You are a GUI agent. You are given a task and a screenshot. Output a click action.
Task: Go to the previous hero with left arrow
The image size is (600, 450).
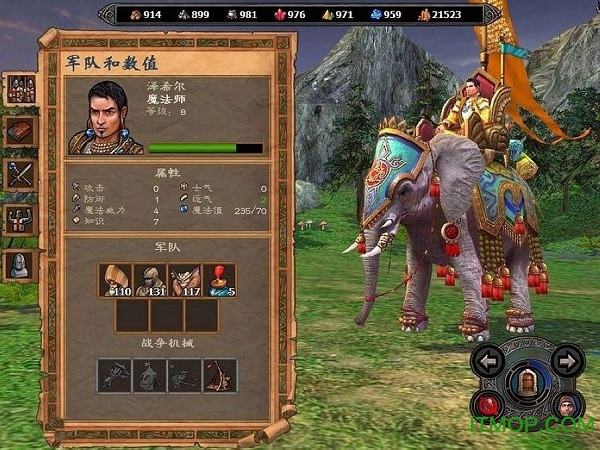(x=490, y=359)
